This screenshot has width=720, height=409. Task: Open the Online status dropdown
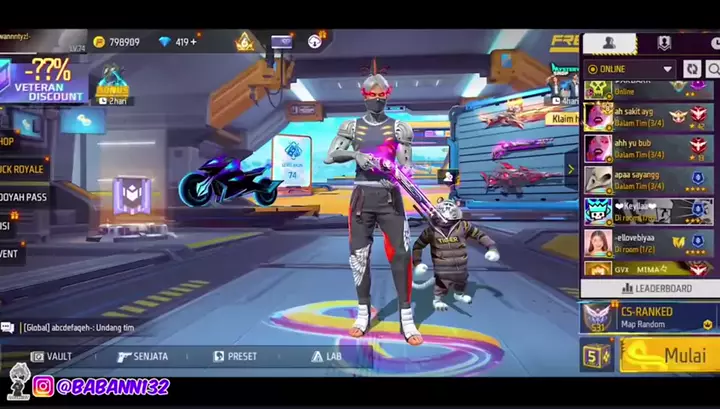pyautogui.click(x=631, y=69)
